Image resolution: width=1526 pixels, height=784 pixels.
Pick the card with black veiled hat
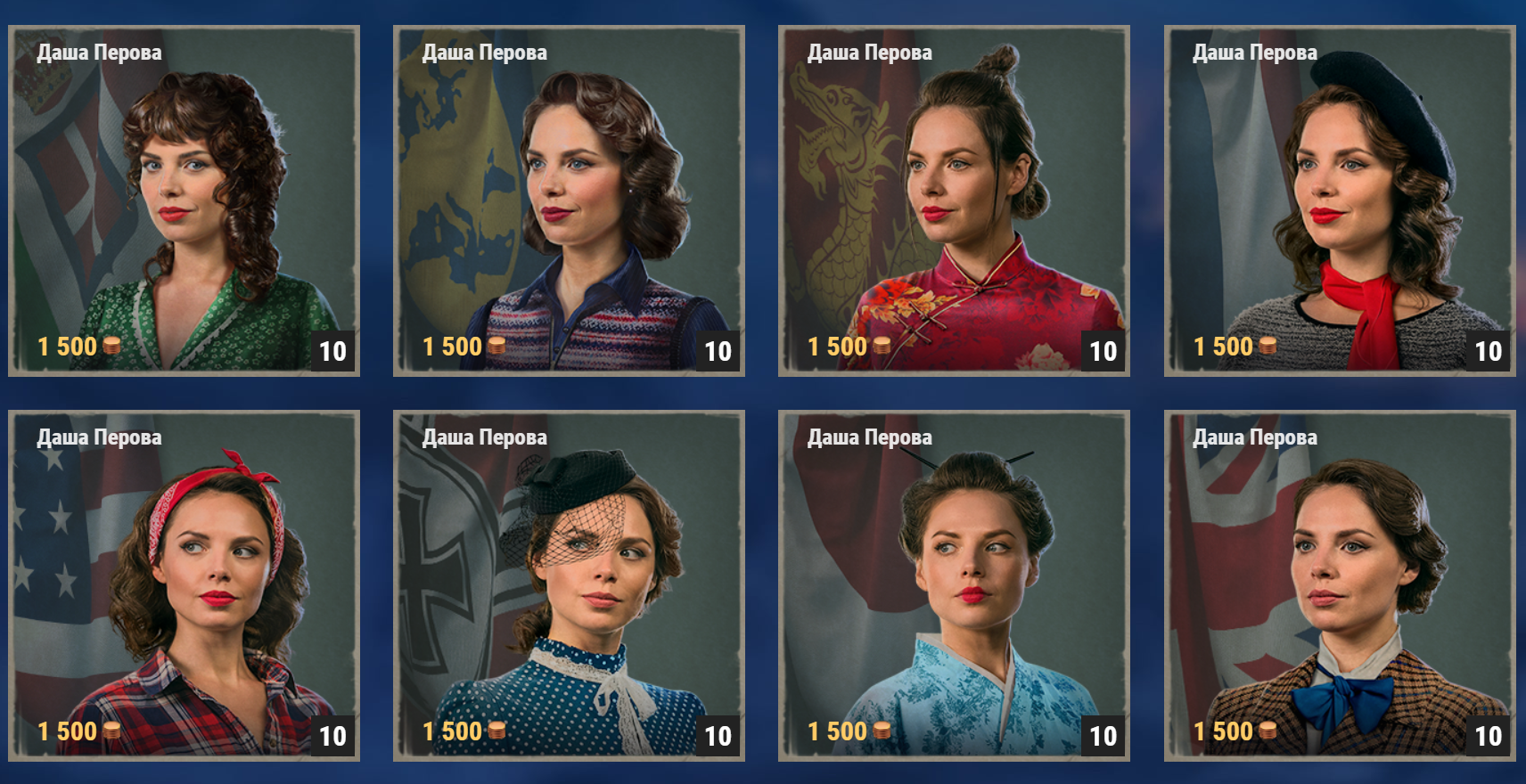[x=569, y=585]
